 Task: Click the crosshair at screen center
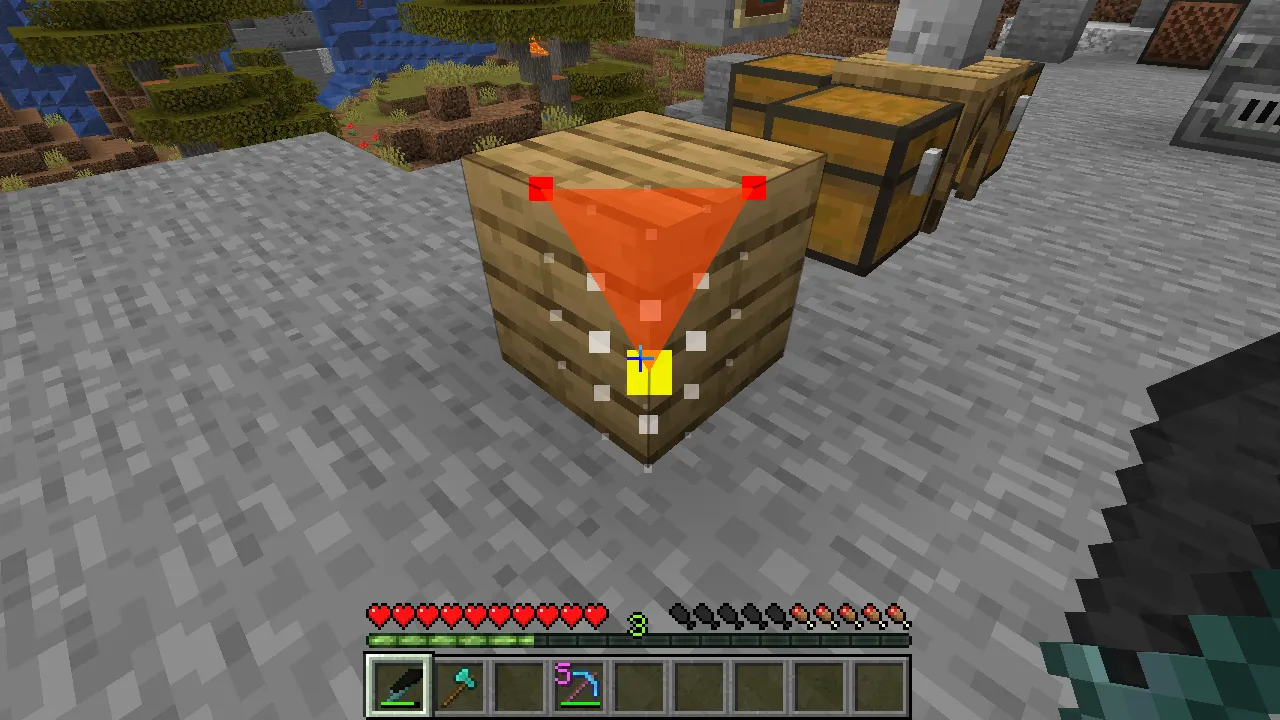[x=640, y=357]
